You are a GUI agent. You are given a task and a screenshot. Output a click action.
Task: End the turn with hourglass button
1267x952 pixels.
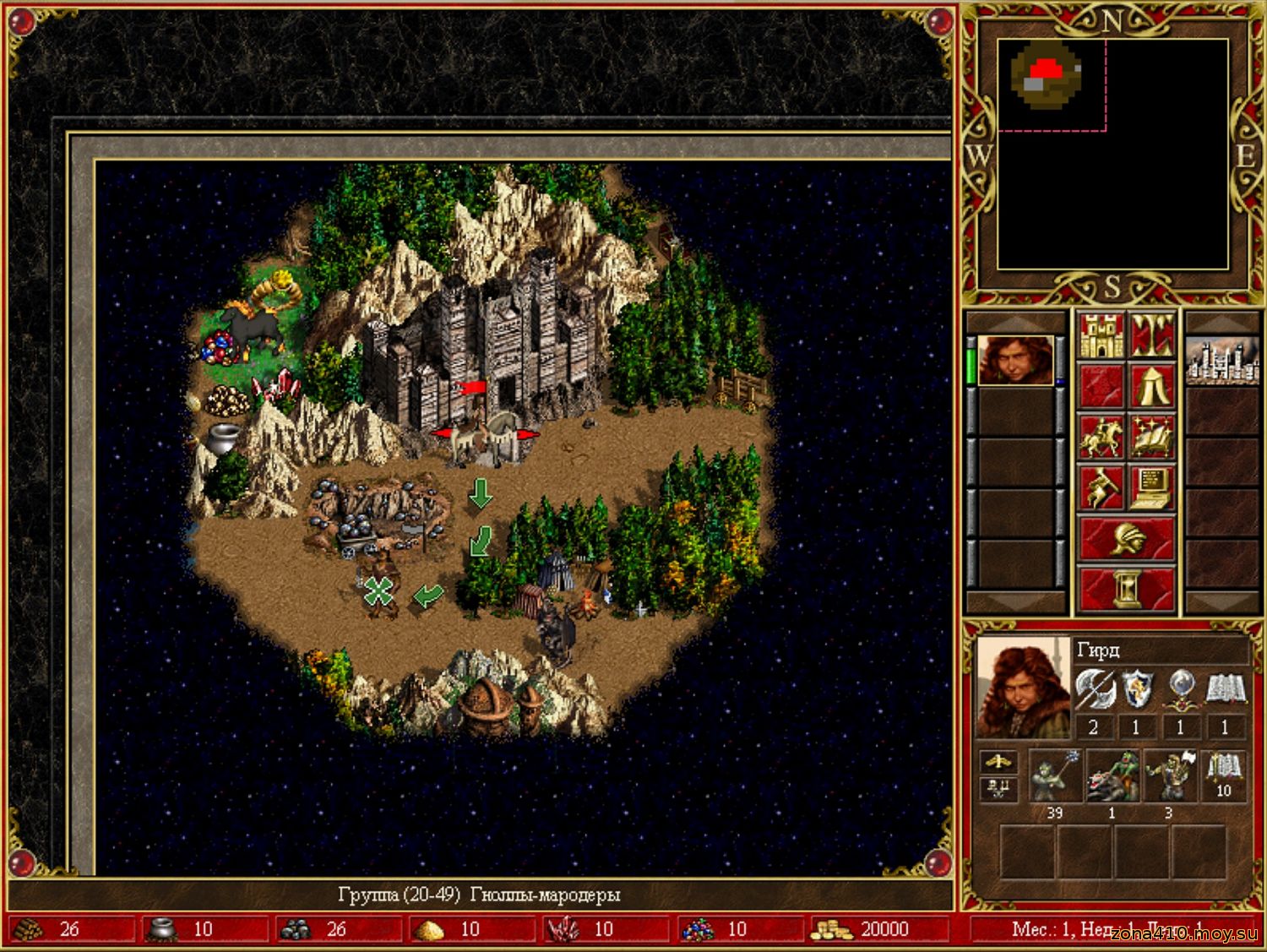[x=1126, y=588]
